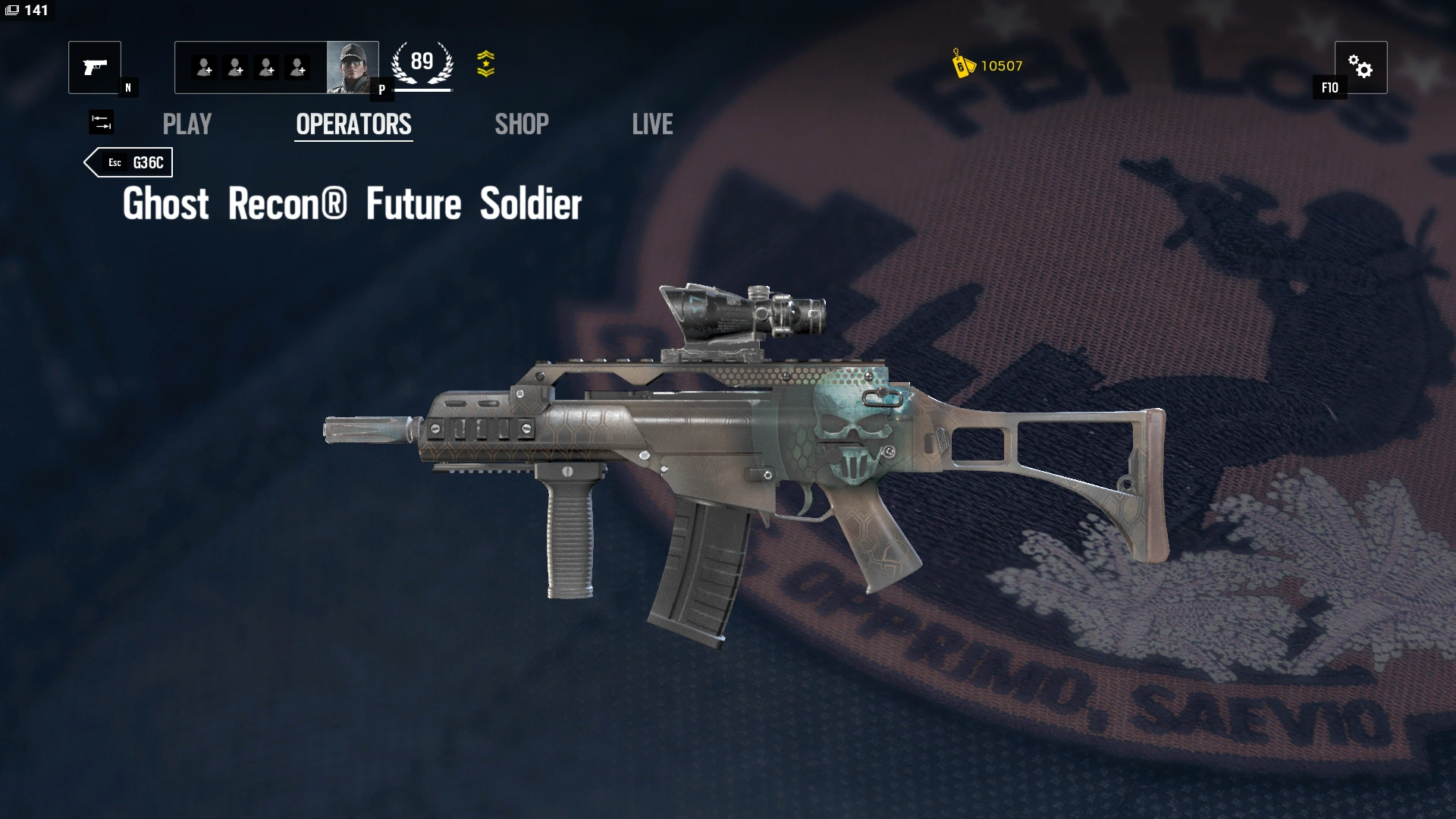Select the sidearm pistol icon
Image resolution: width=1456 pixels, height=819 pixels.
tap(94, 67)
